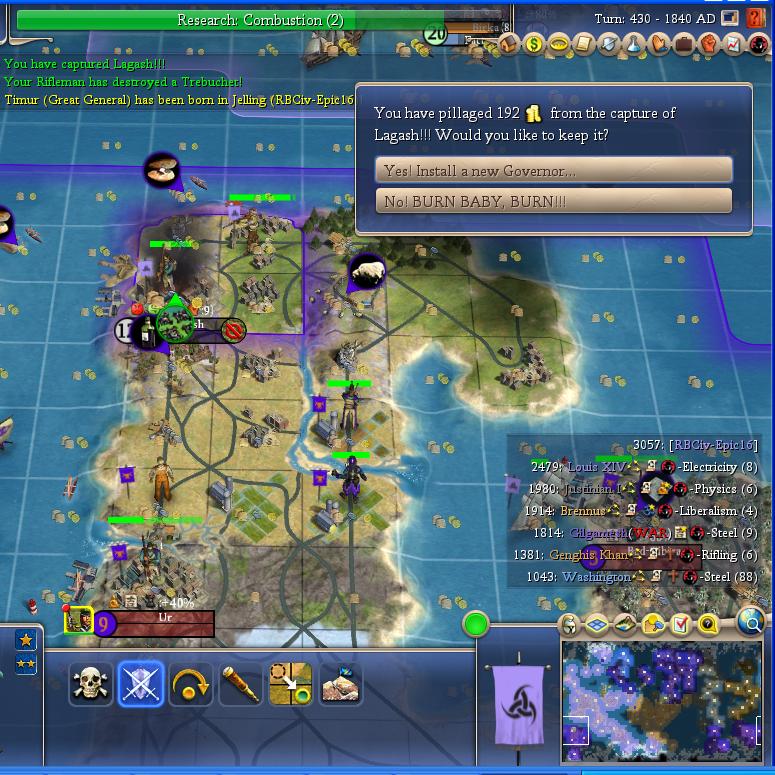775x775 pixels.
Task: Choose "No! BURN BABY, BURN!!!" option
Action: pyautogui.click(x=553, y=201)
